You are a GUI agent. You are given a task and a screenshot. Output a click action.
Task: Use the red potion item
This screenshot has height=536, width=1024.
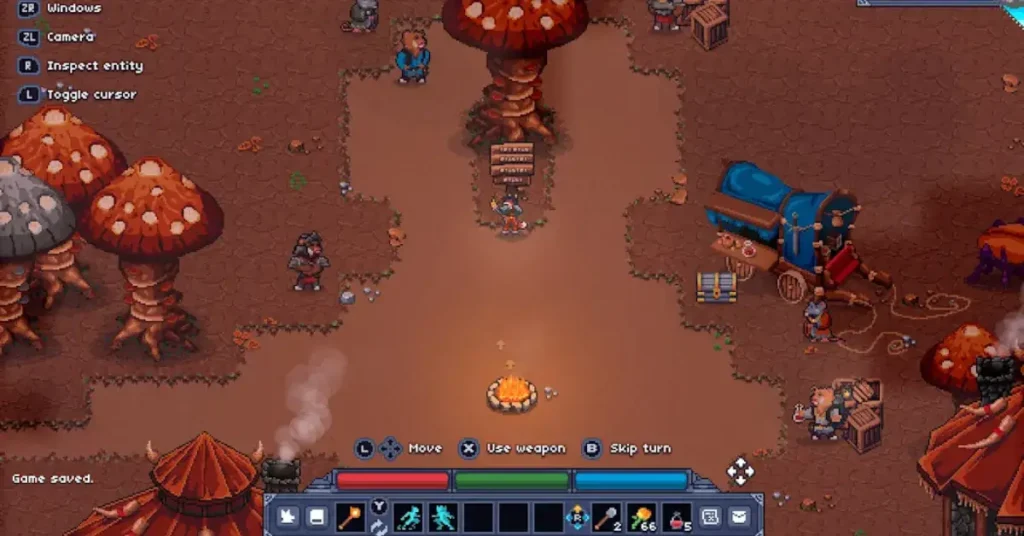(676, 517)
